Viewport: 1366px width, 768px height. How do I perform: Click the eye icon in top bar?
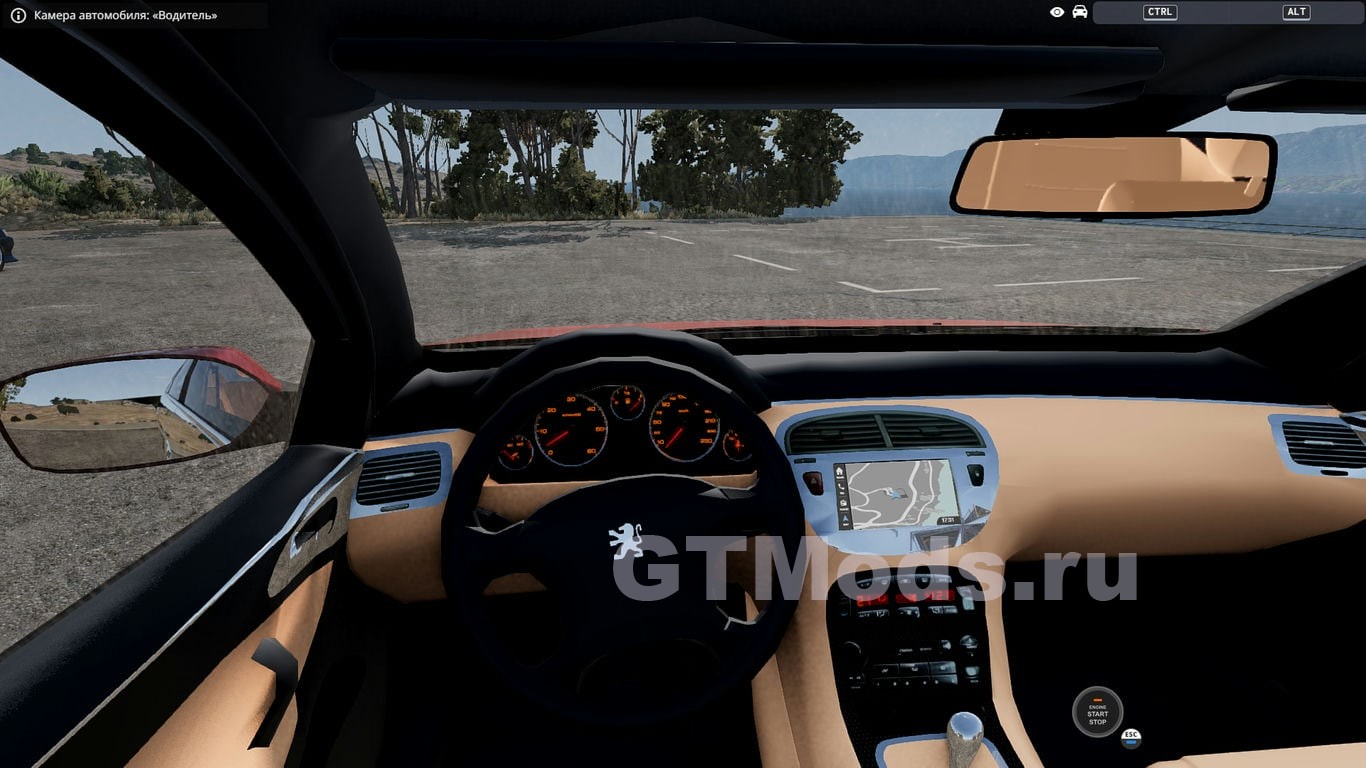[1057, 12]
